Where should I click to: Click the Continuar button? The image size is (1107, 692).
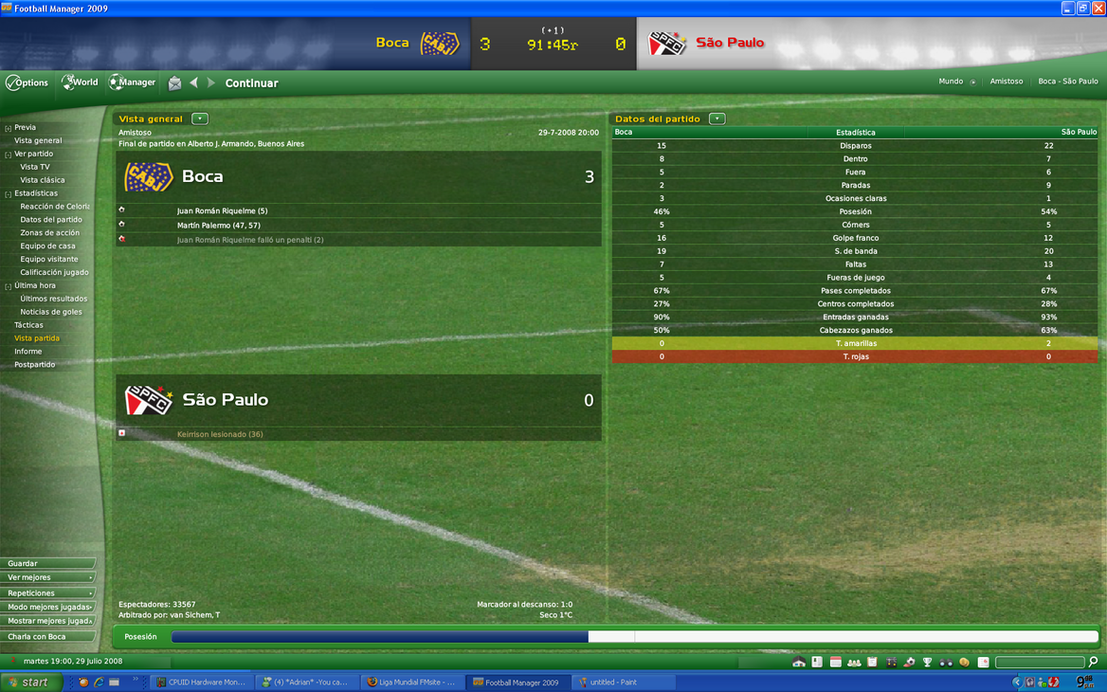click(251, 83)
